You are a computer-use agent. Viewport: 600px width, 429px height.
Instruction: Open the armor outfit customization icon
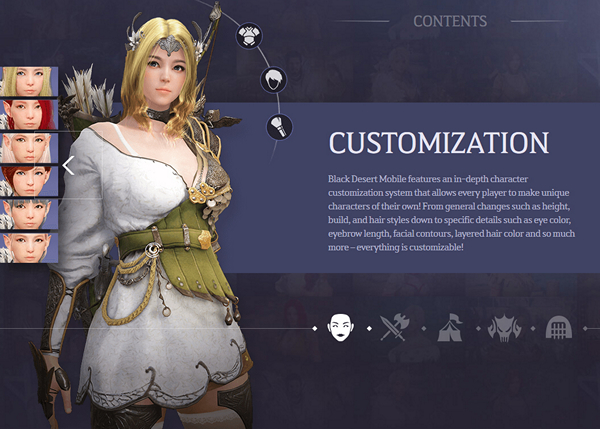coord(248,37)
